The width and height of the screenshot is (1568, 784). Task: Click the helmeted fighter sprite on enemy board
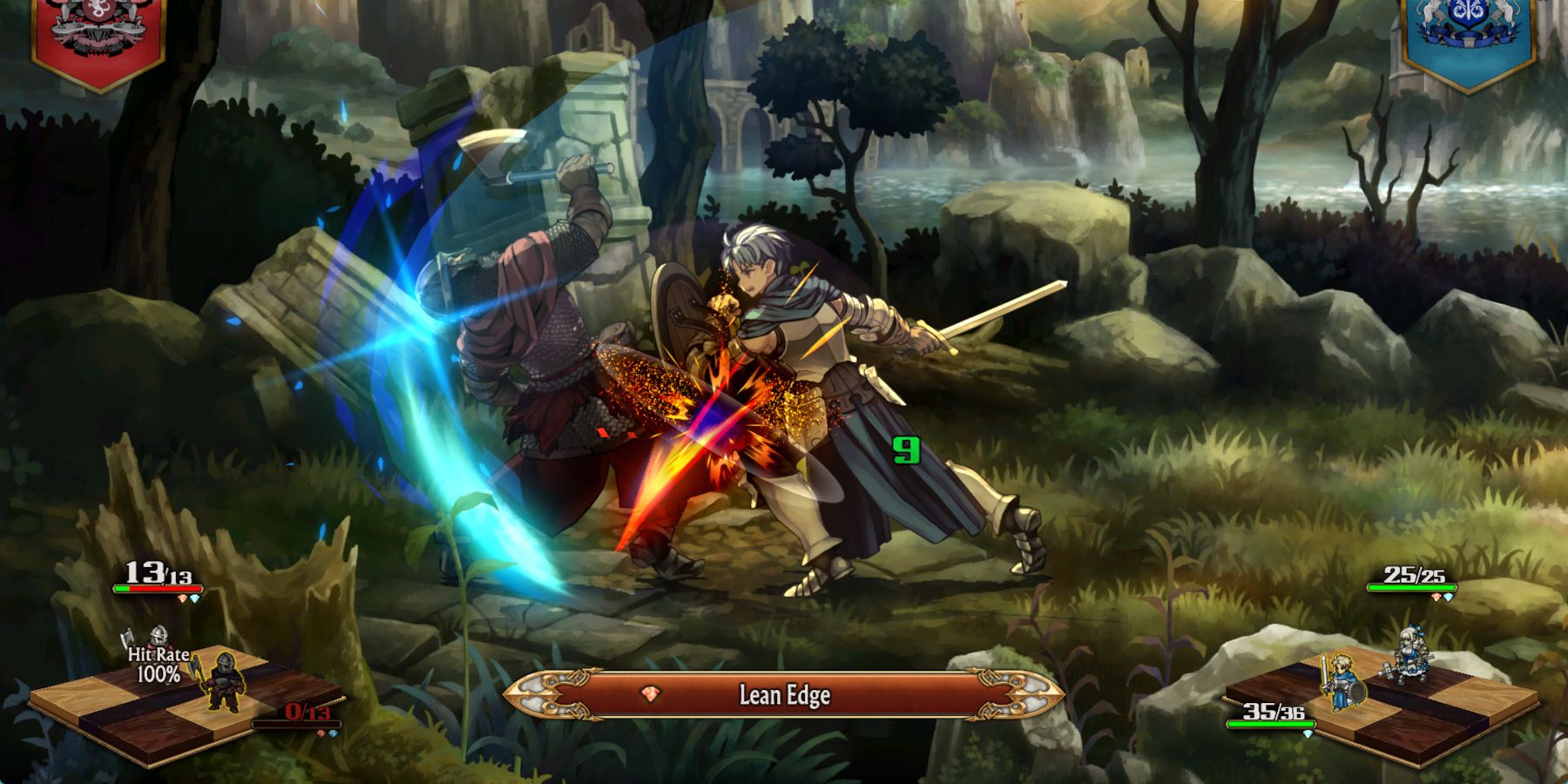159,637
